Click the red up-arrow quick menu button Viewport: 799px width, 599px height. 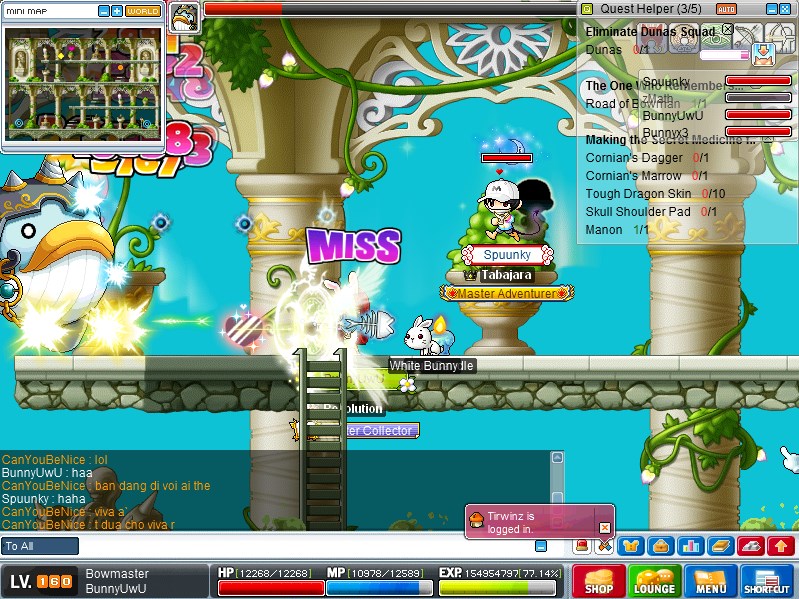(x=781, y=546)
